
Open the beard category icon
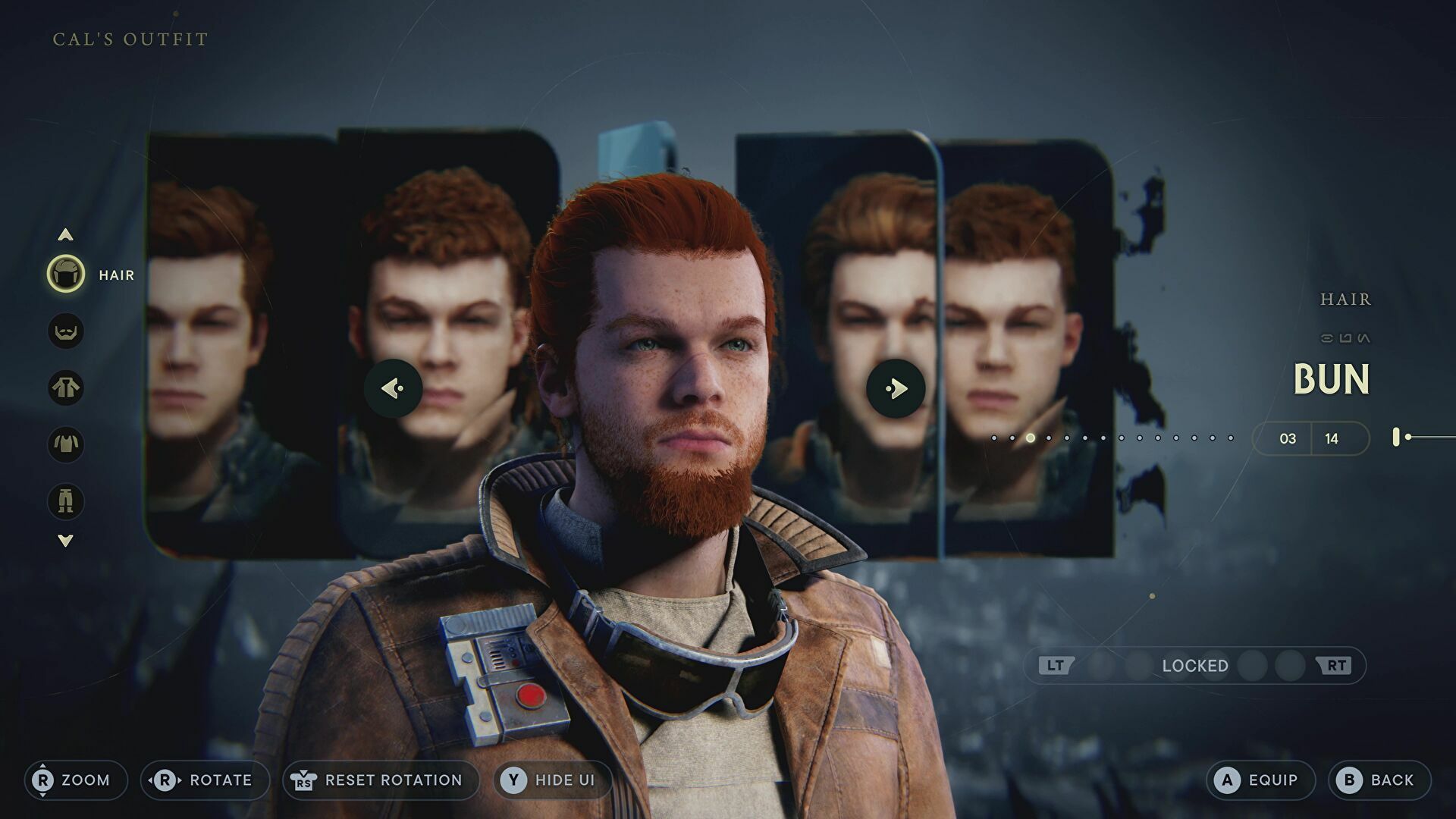[x=66, y=331]
